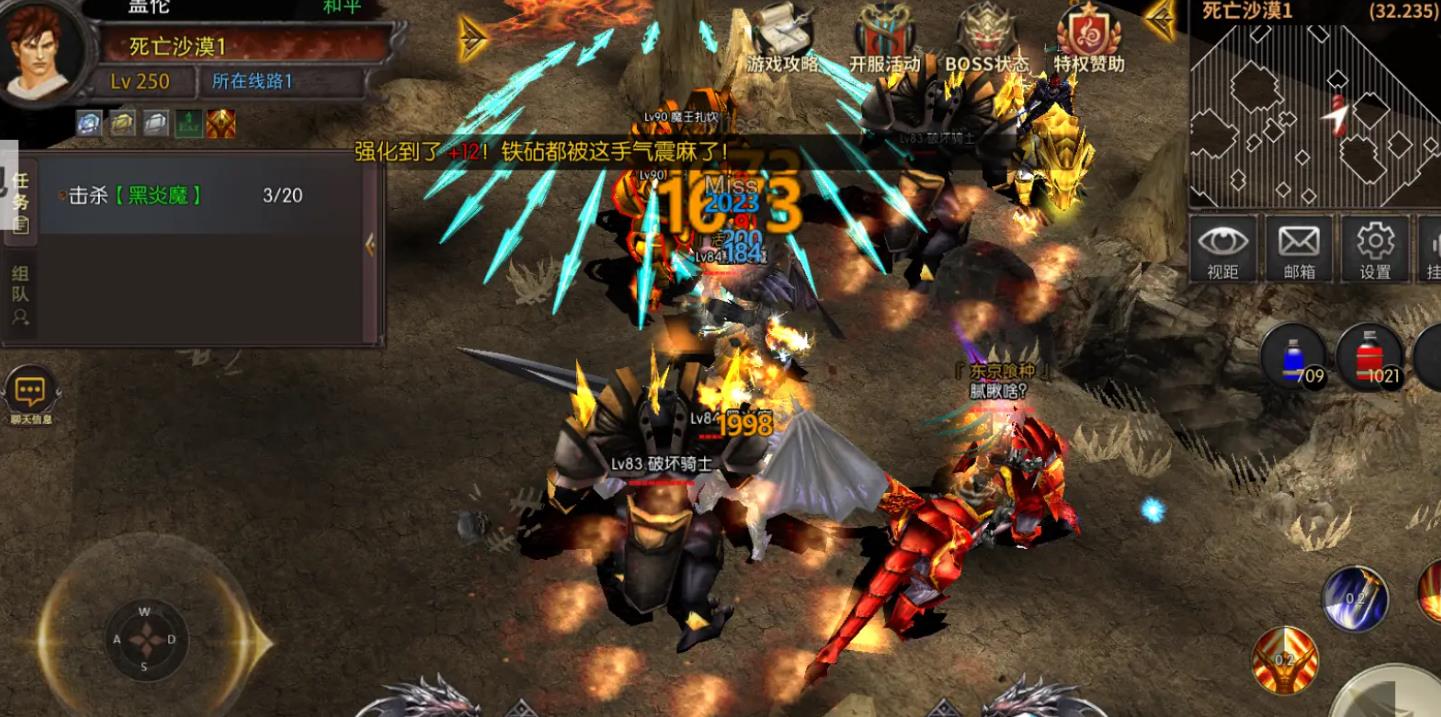Collapse the quest panel with side arrow

[370, 245]
